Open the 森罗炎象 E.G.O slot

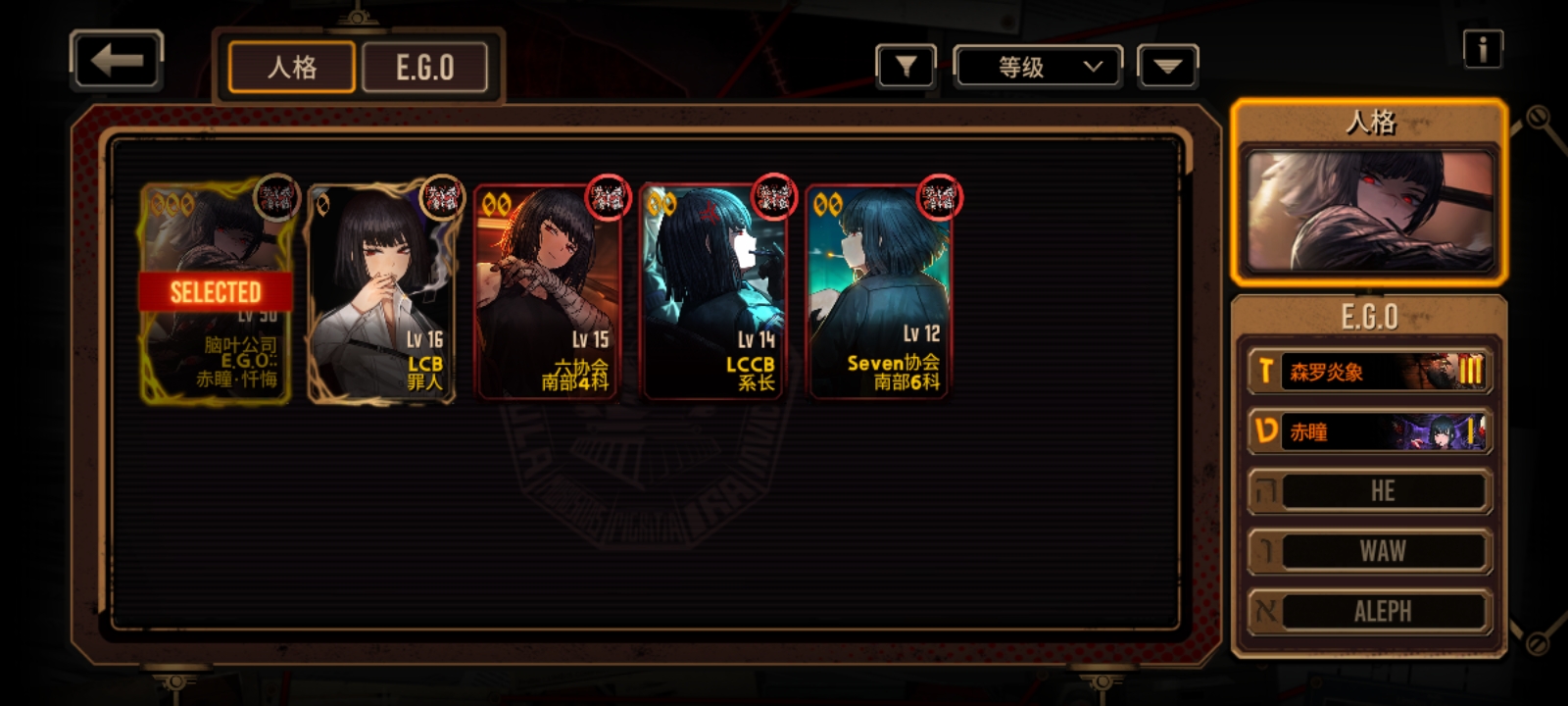pos(1369,372)
